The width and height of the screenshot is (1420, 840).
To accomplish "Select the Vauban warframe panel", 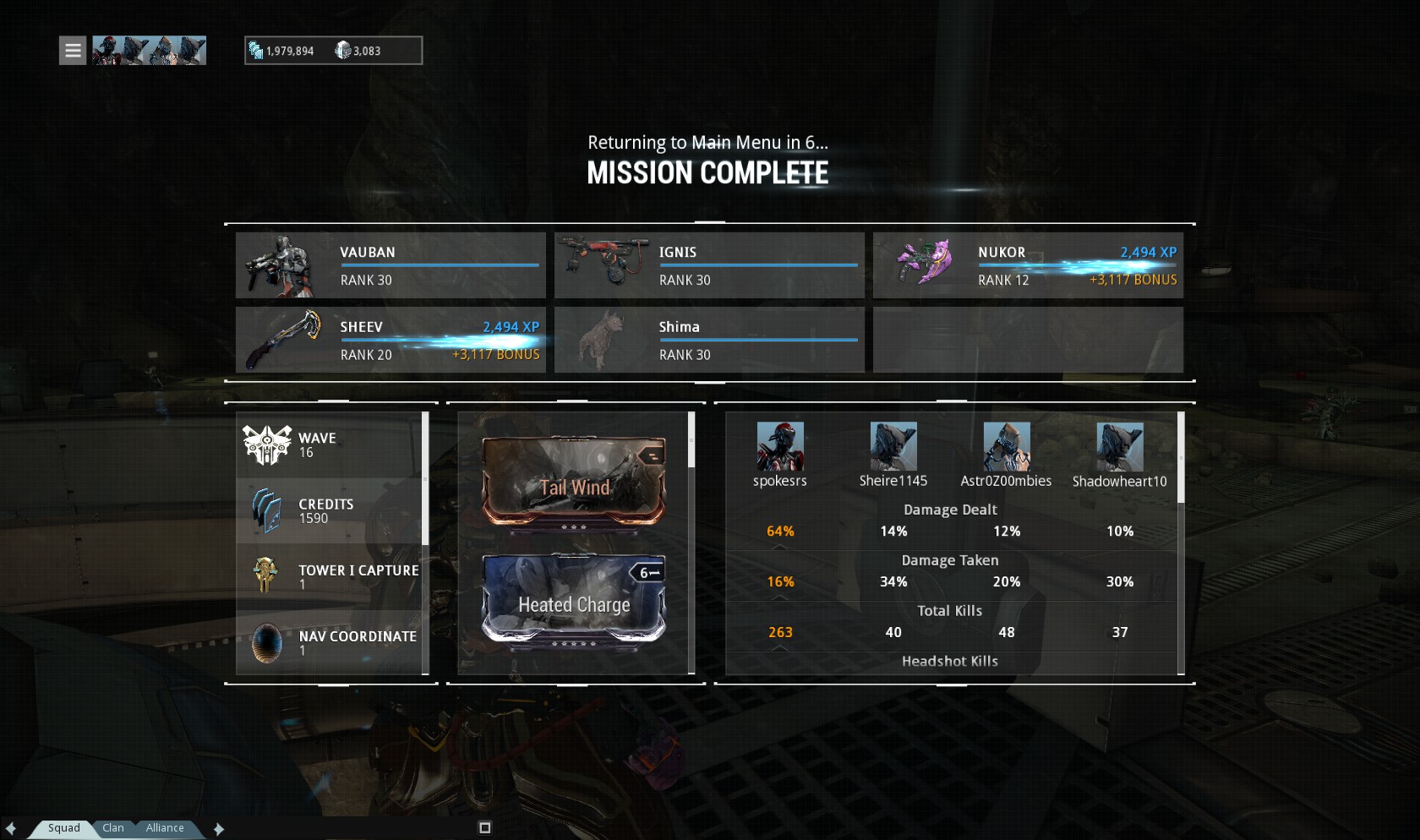I will (x=390, y=265).
